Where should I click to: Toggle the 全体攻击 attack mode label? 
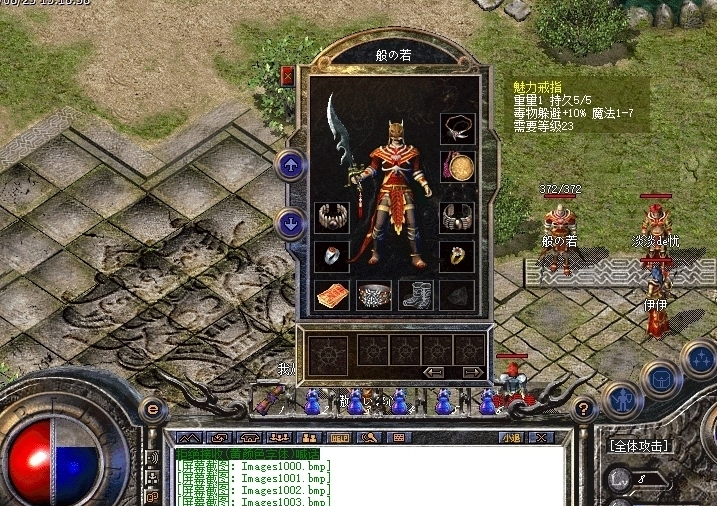pyautogui.click(x=641, y=446)
